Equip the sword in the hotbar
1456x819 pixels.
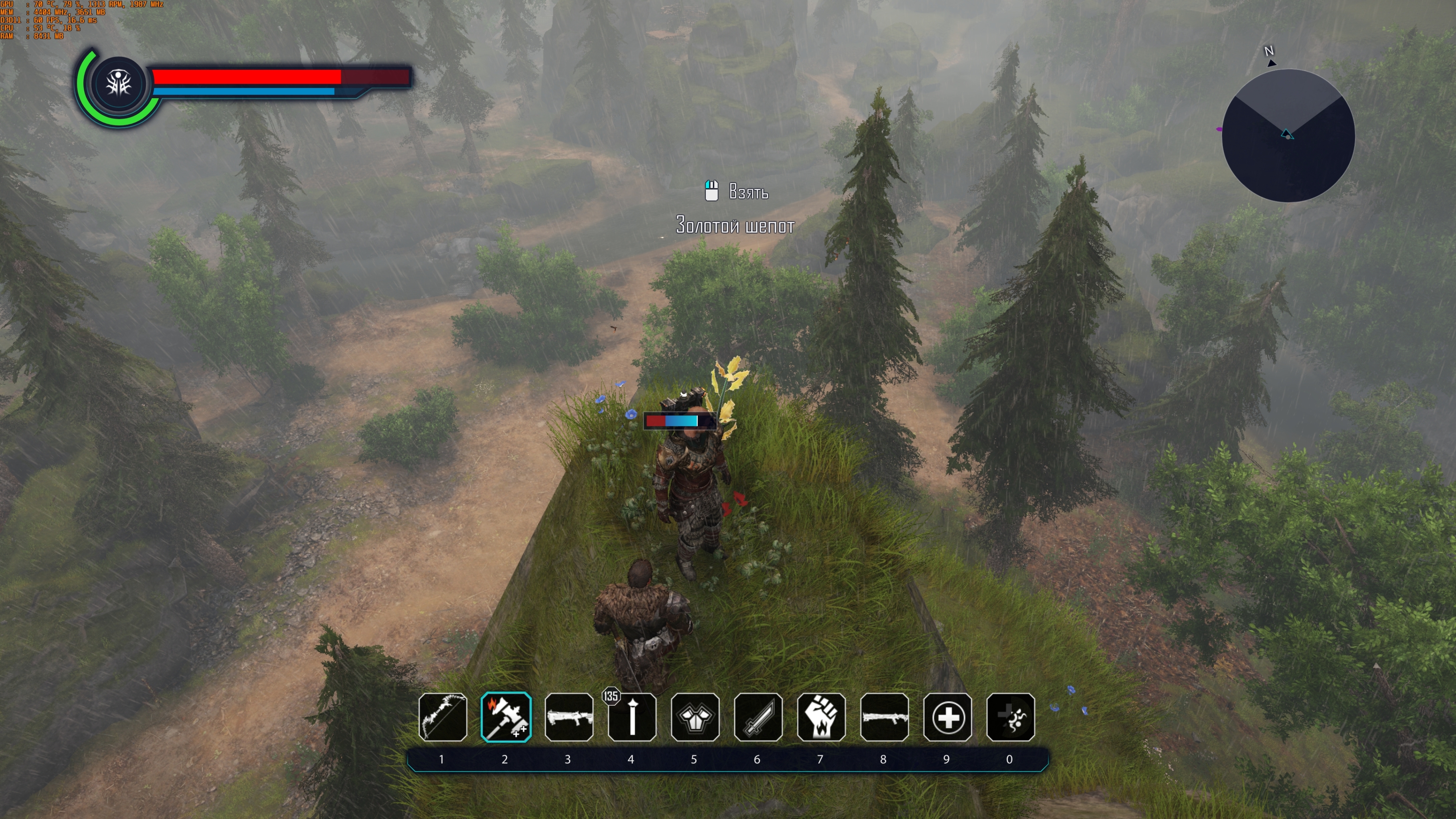coord(758,717)
